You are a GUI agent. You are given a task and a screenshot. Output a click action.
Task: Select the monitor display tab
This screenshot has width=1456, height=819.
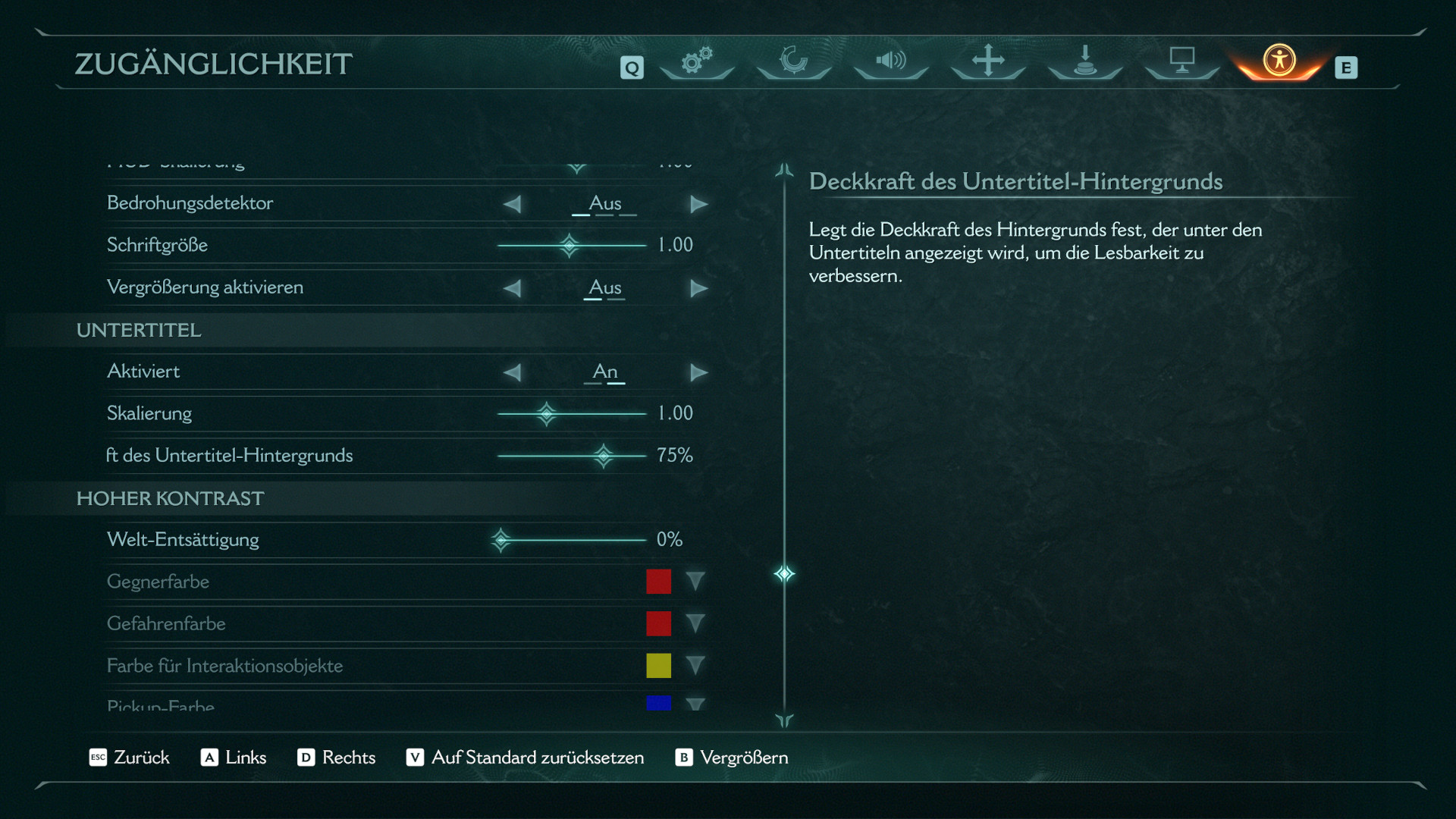1181,60
